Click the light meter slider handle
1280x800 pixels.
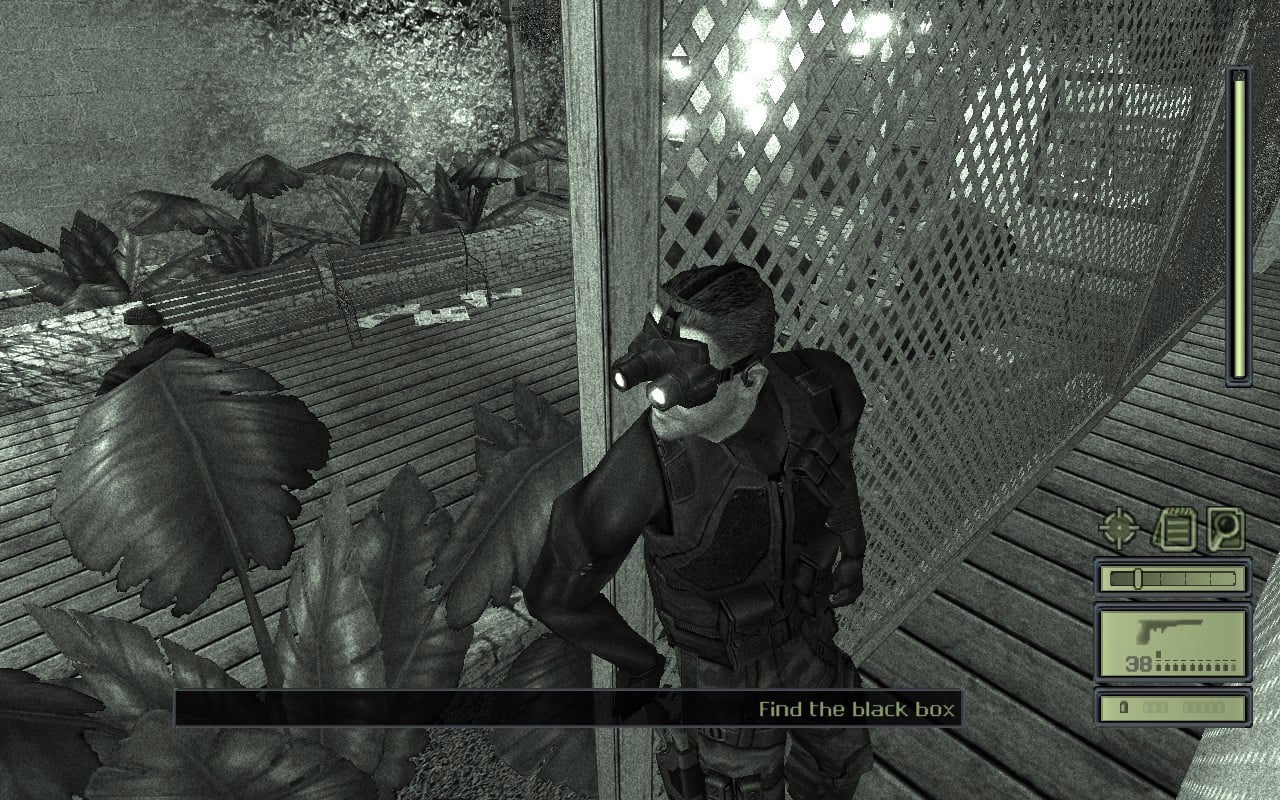point(1138,577)
